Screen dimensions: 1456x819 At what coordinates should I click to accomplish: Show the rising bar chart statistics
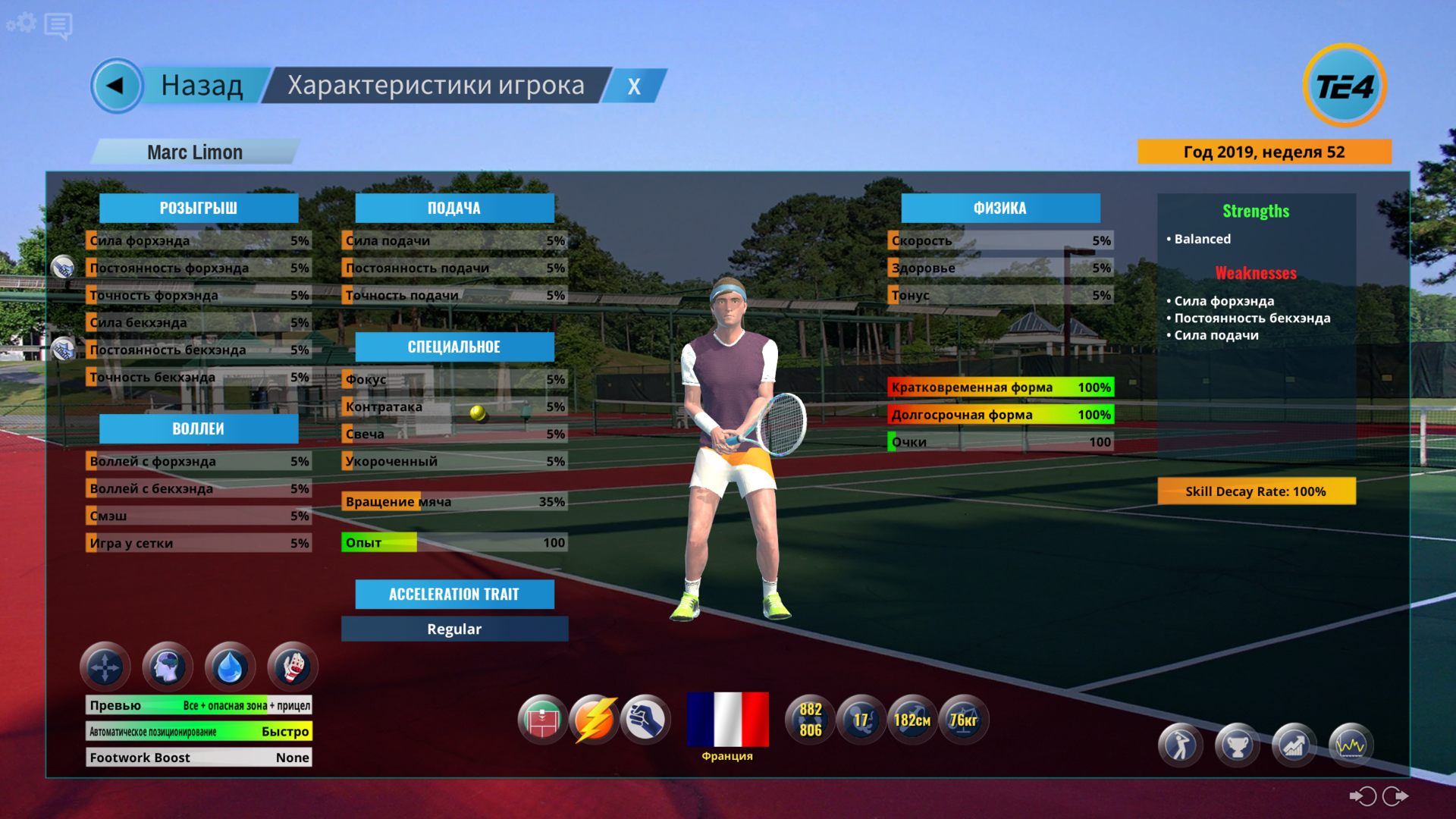coord(1294,746)
